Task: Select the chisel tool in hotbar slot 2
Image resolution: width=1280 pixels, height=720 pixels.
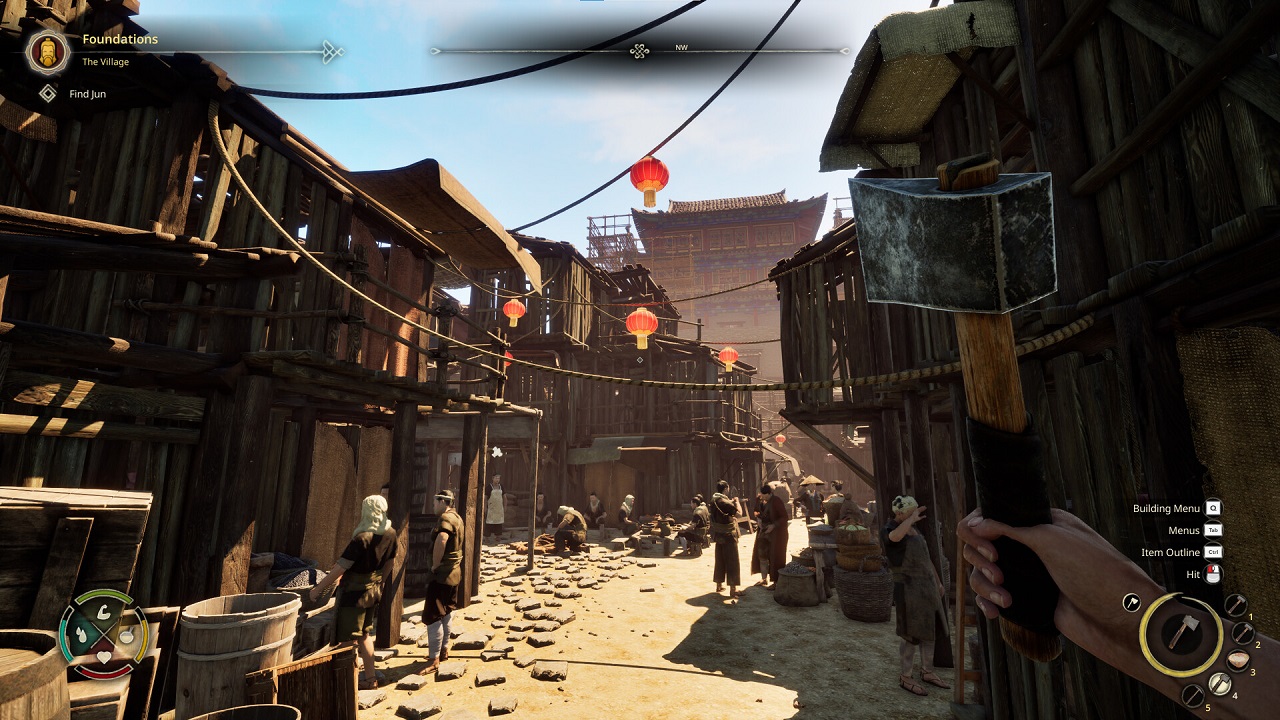Action: click(1243, 632)
